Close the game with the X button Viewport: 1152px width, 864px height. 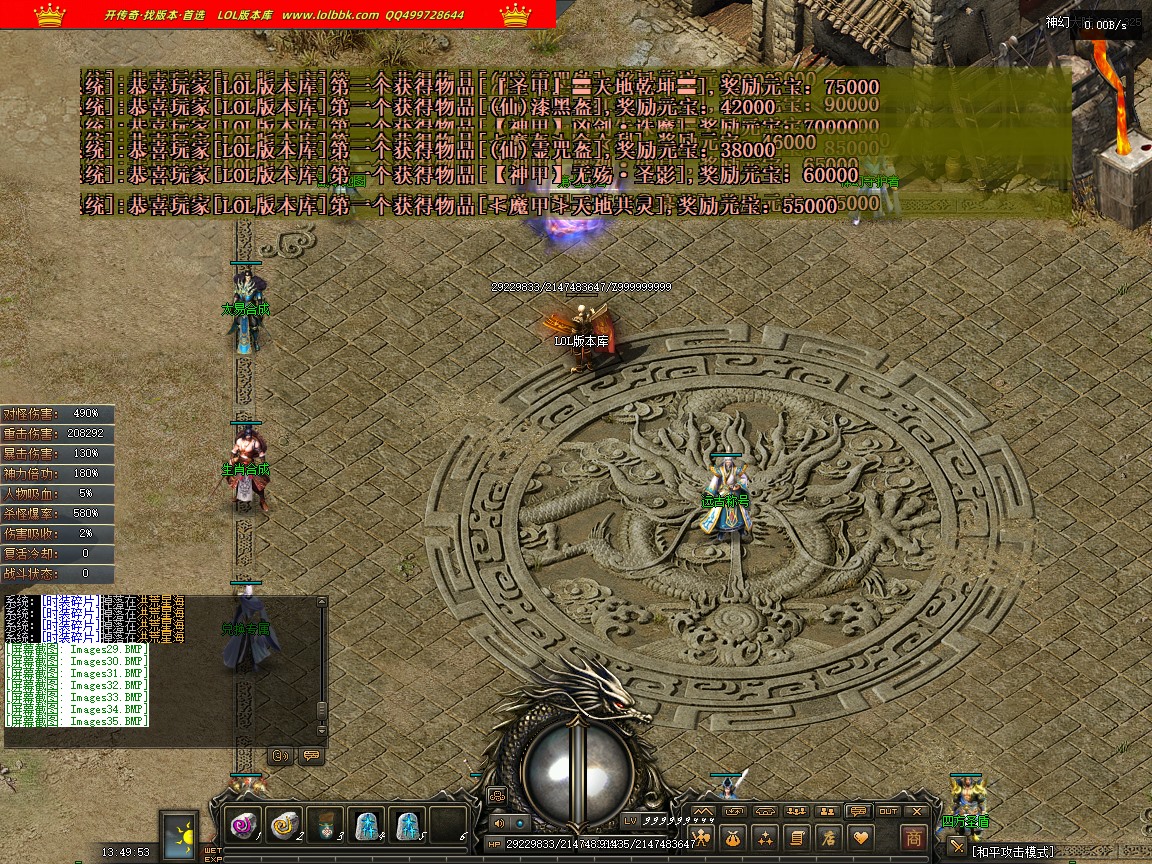coord(917,811)
